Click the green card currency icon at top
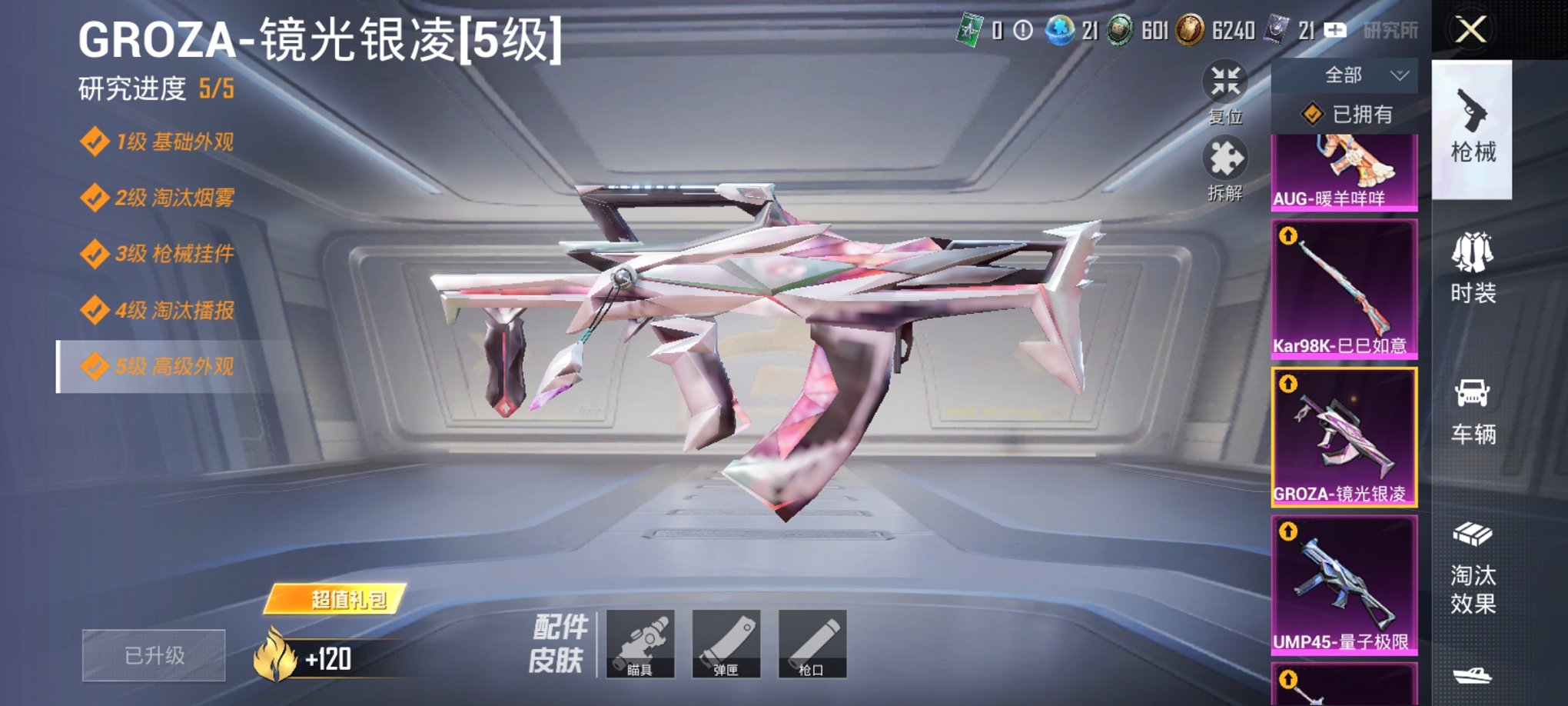 pyautogui.click(x=971, y=27)
